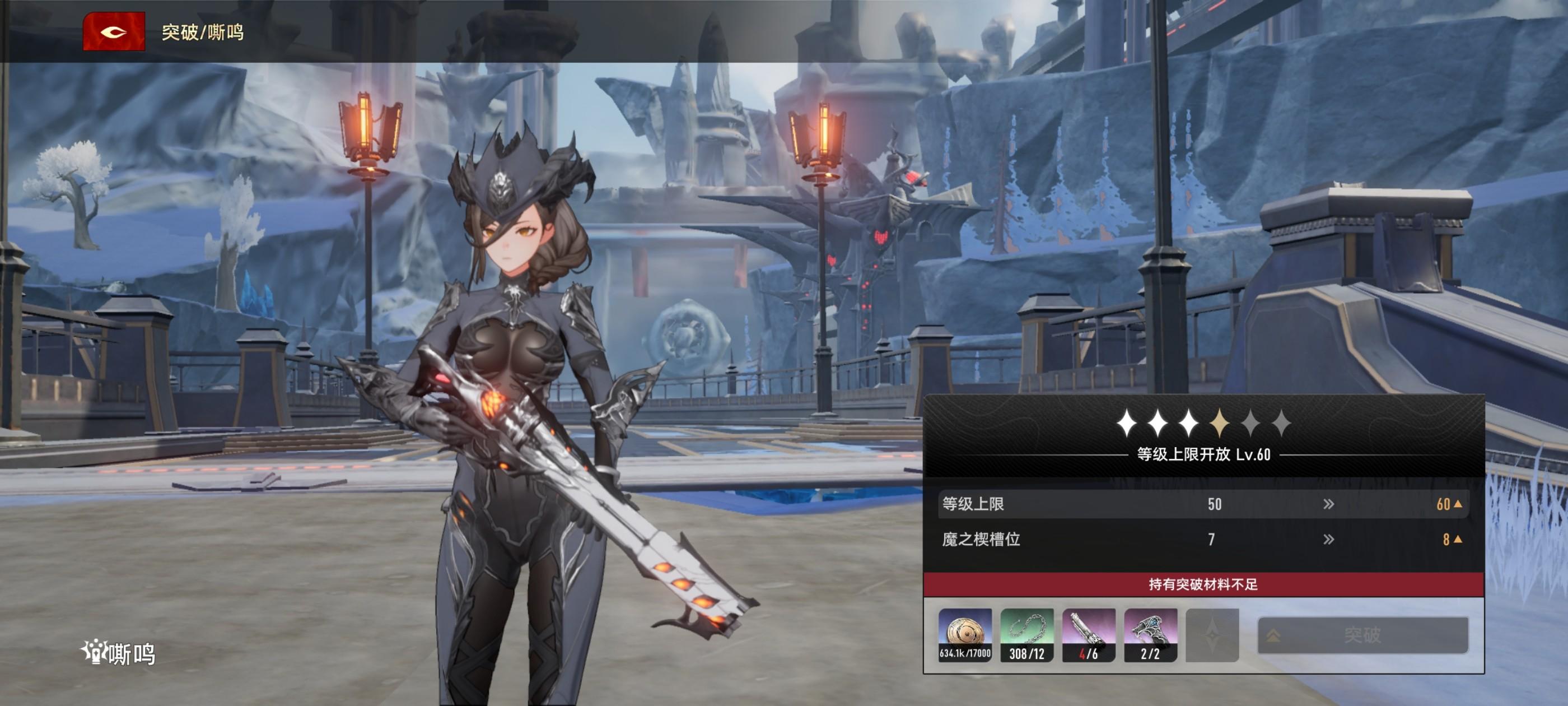1568x706 pixels.
Task: Click the red back button
Action: [114, 32]
